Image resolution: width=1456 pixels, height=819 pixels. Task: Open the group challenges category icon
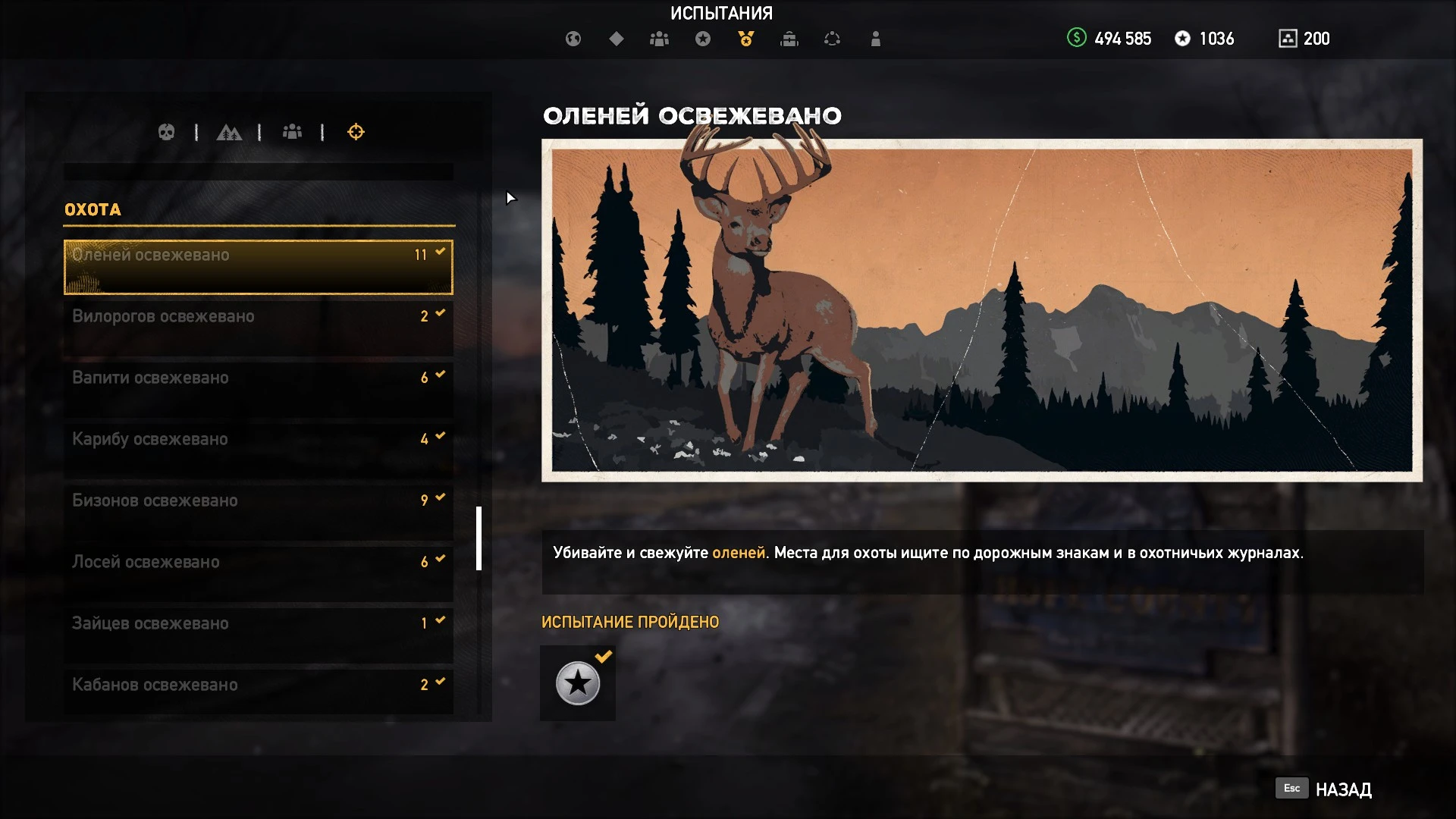coord(659,39)
